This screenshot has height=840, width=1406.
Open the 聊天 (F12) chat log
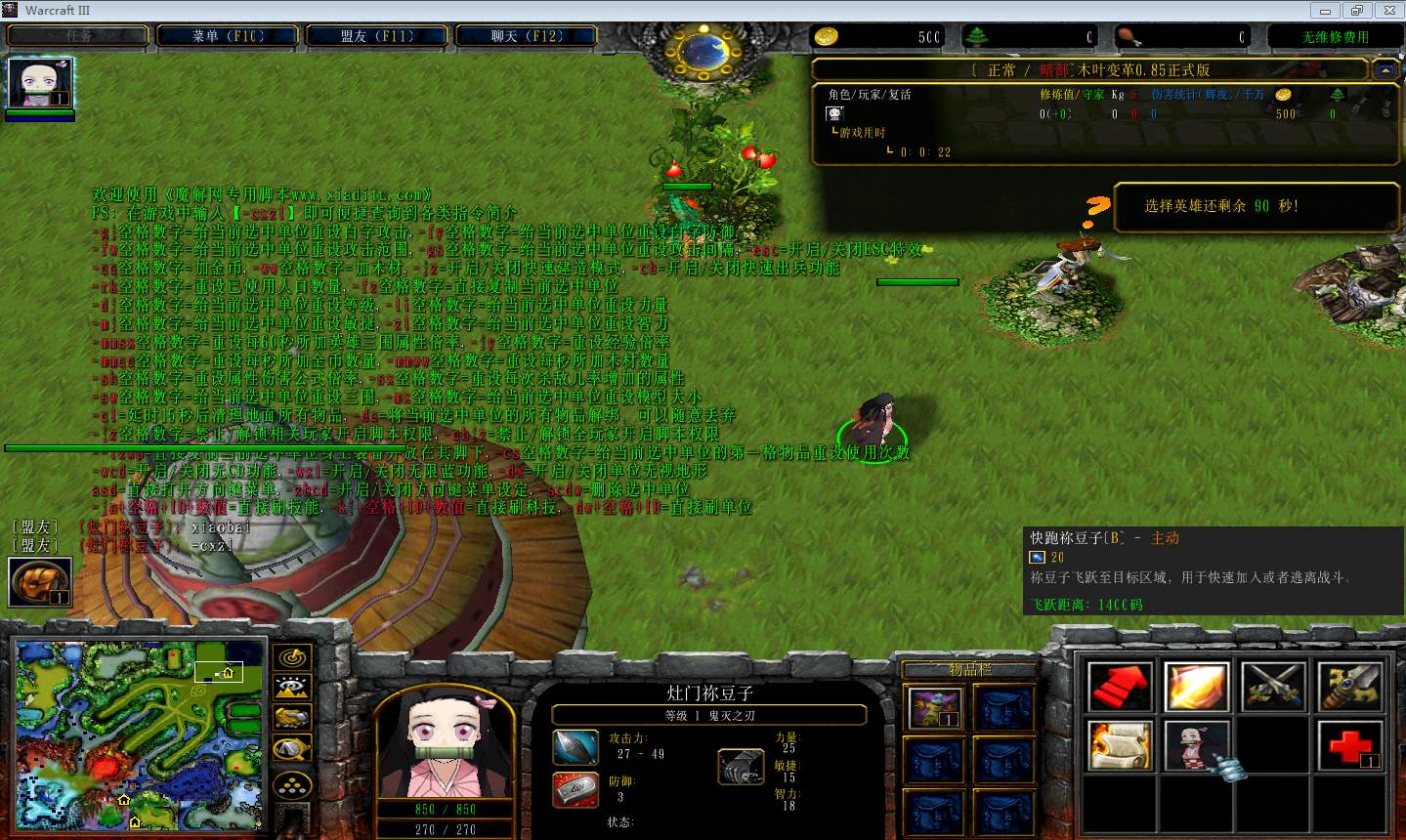pos(527,36)
